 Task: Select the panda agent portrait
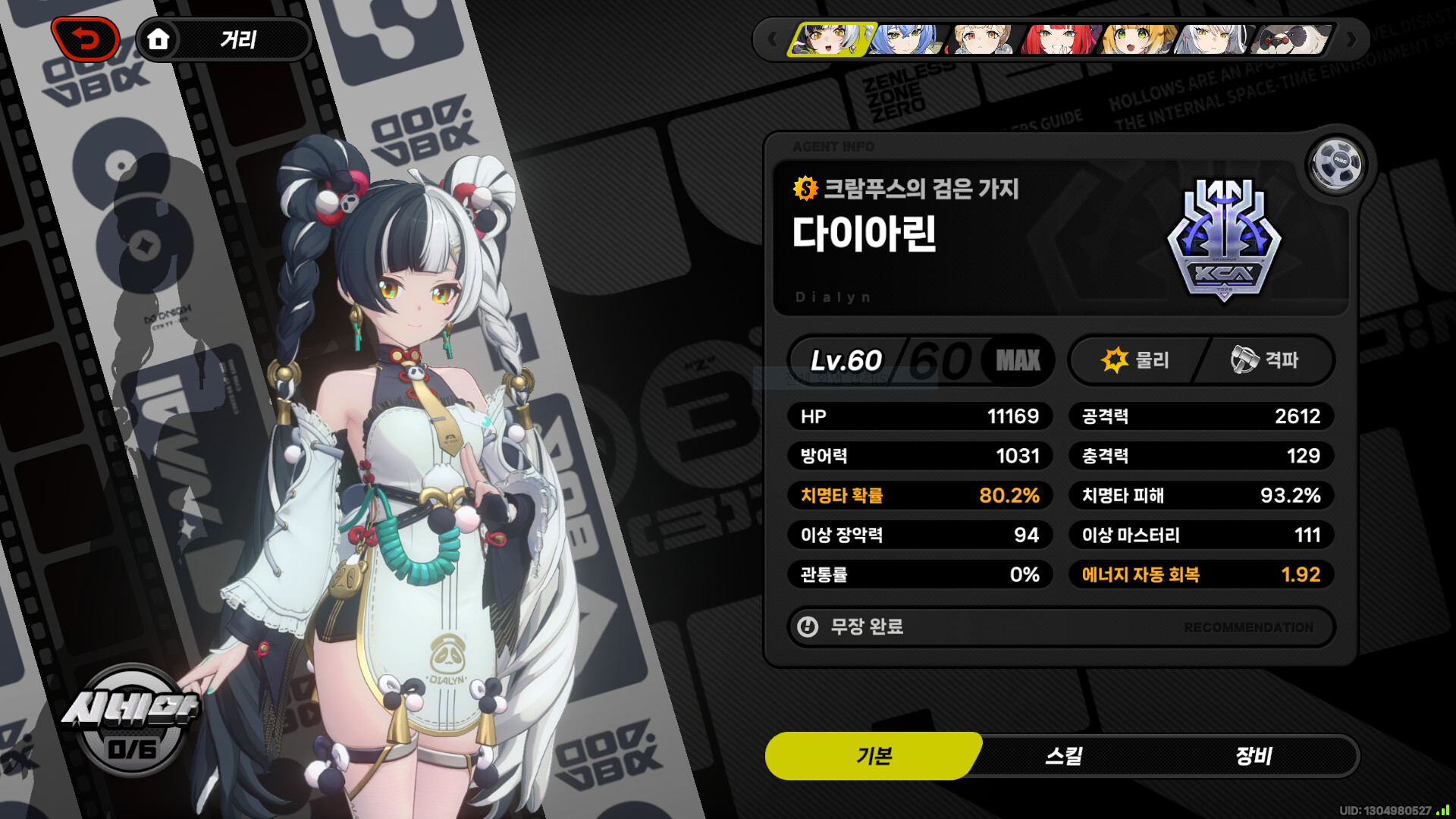coord(1291,39)
